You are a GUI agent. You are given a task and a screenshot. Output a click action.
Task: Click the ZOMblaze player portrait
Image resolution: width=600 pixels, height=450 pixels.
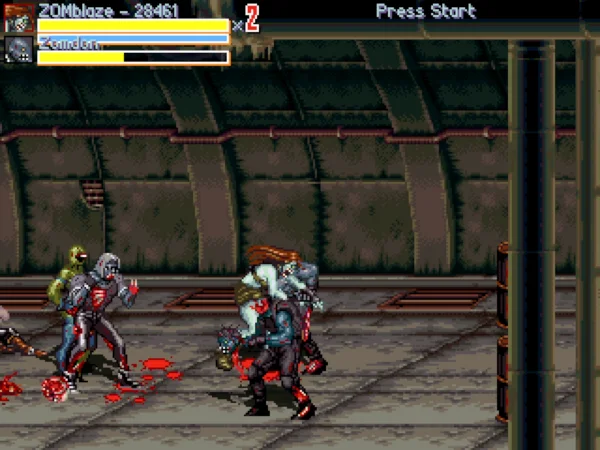tap(19, 19)
